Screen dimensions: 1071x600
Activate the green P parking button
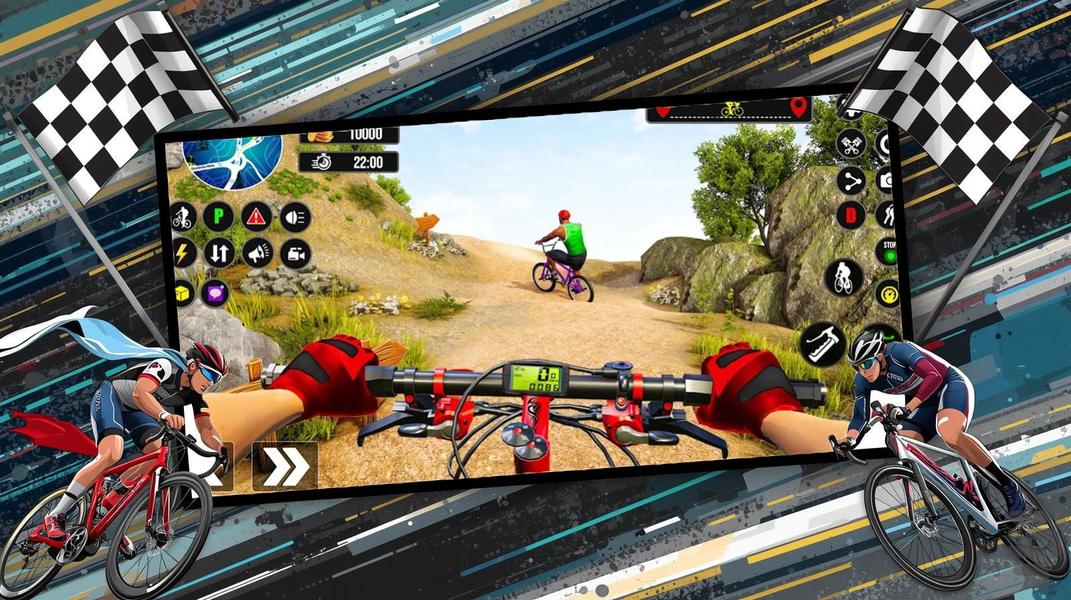[x=217, y=216]
